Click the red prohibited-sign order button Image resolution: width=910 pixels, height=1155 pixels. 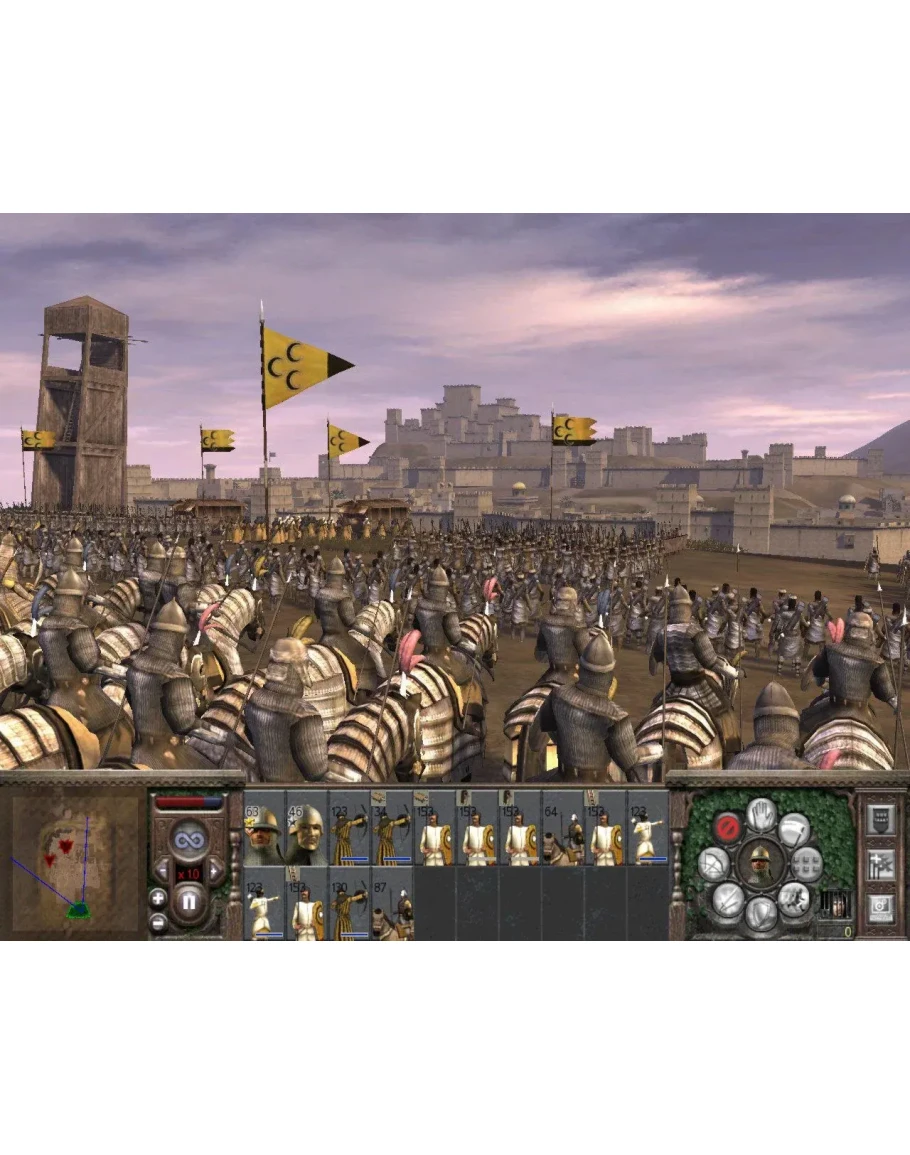(727, 827)
